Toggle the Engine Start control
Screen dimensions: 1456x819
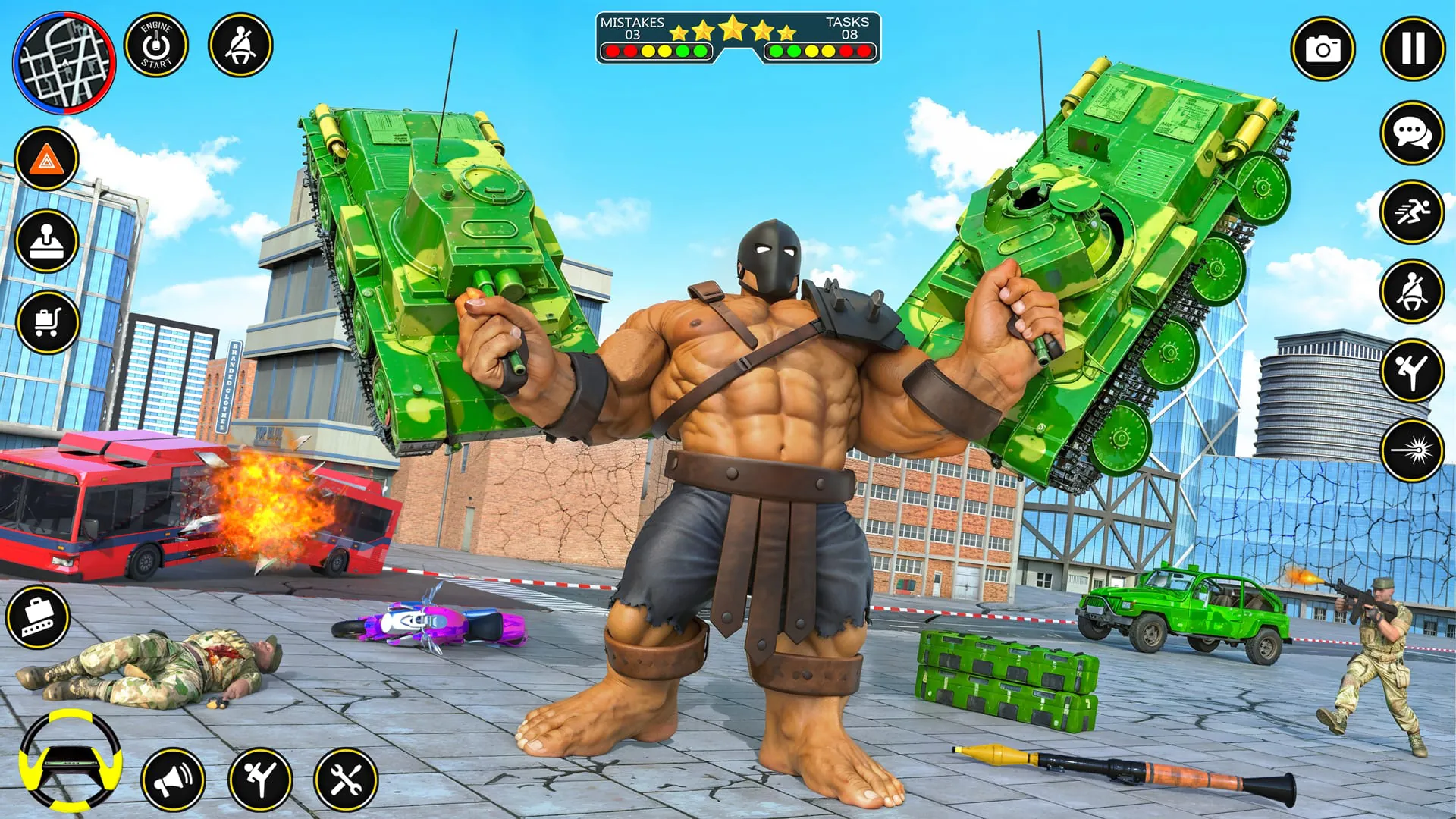coord(158,45)
